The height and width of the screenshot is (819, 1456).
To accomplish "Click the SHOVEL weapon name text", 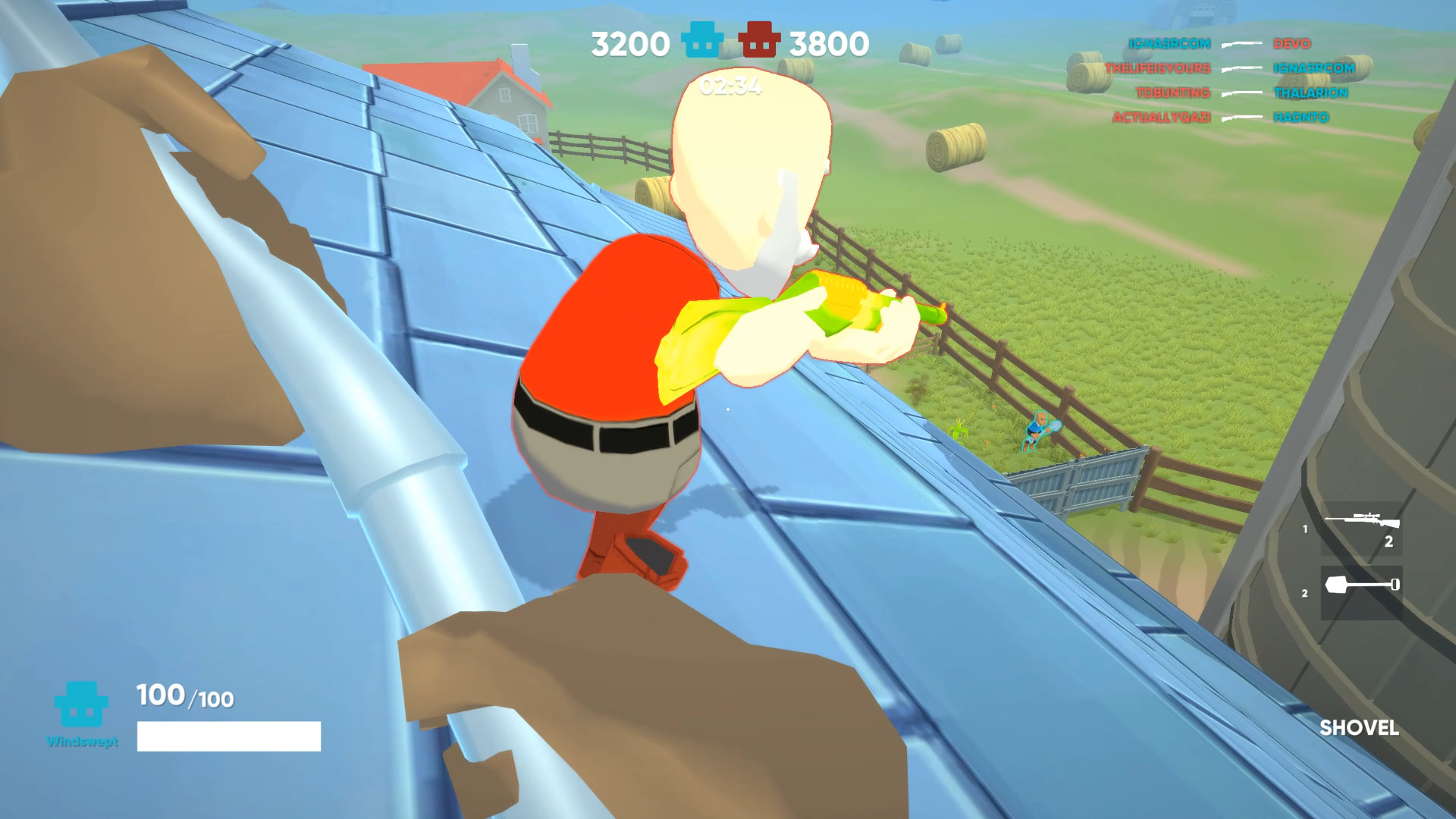I will coord(1361,730).
